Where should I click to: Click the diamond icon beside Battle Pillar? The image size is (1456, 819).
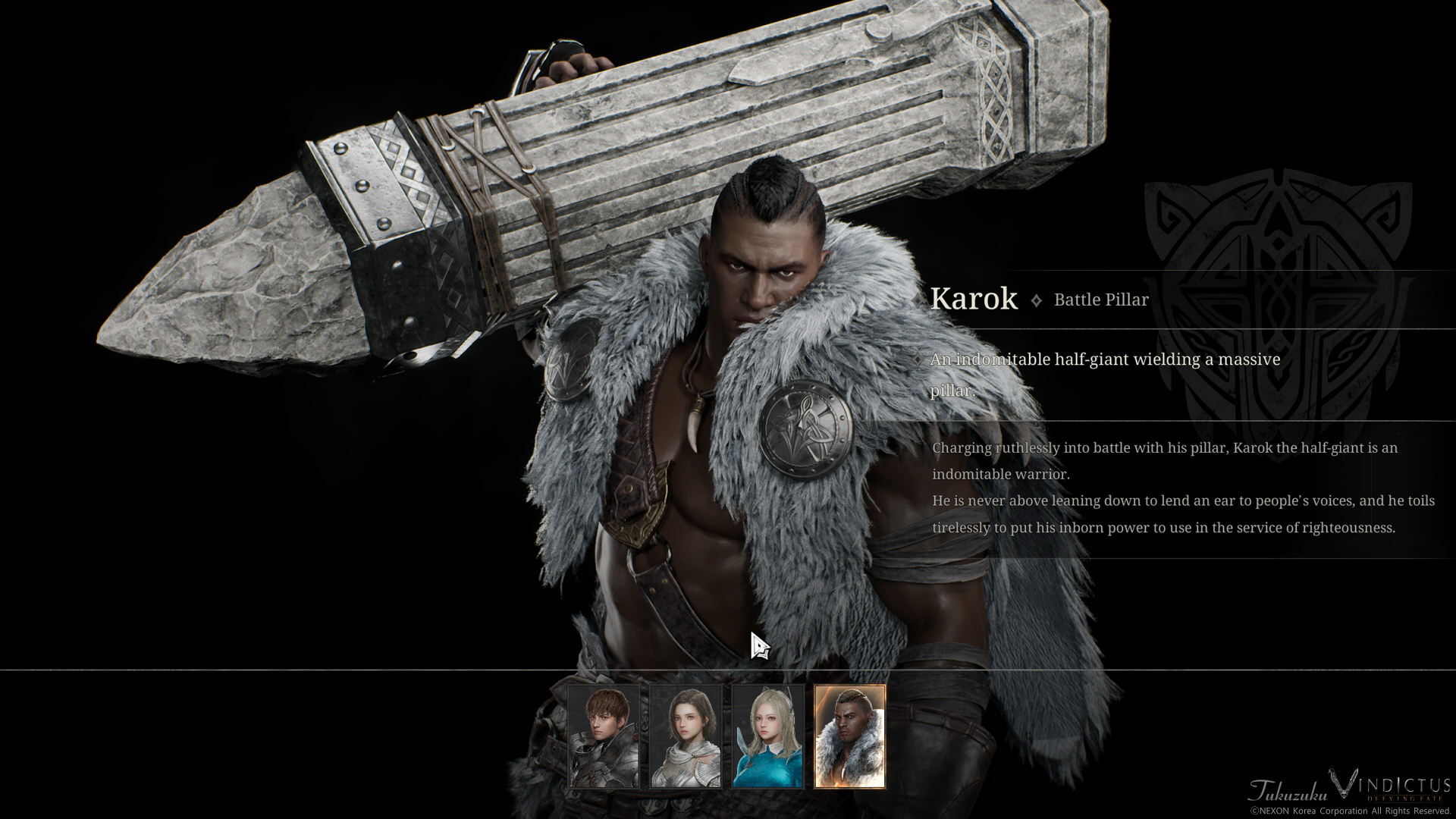[1035, 300]
